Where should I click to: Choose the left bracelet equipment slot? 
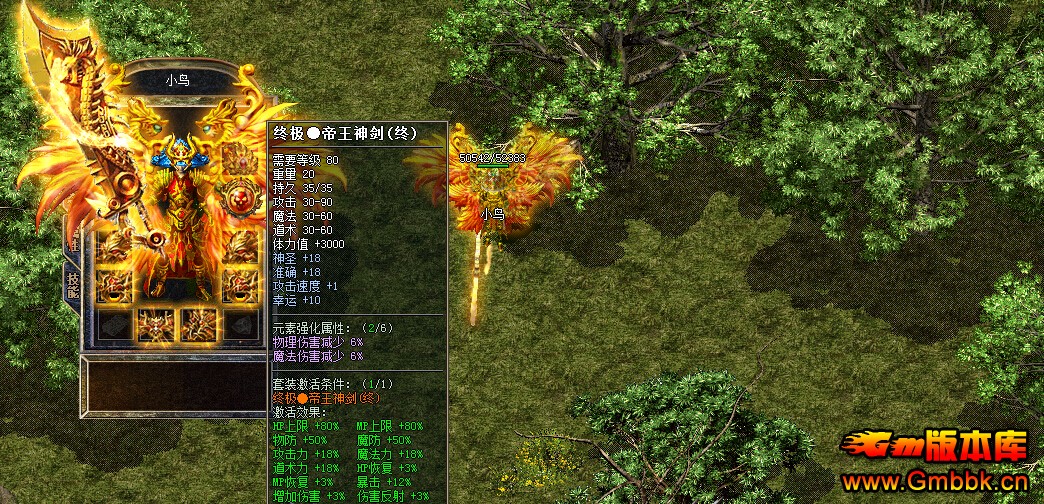[113, 246]
